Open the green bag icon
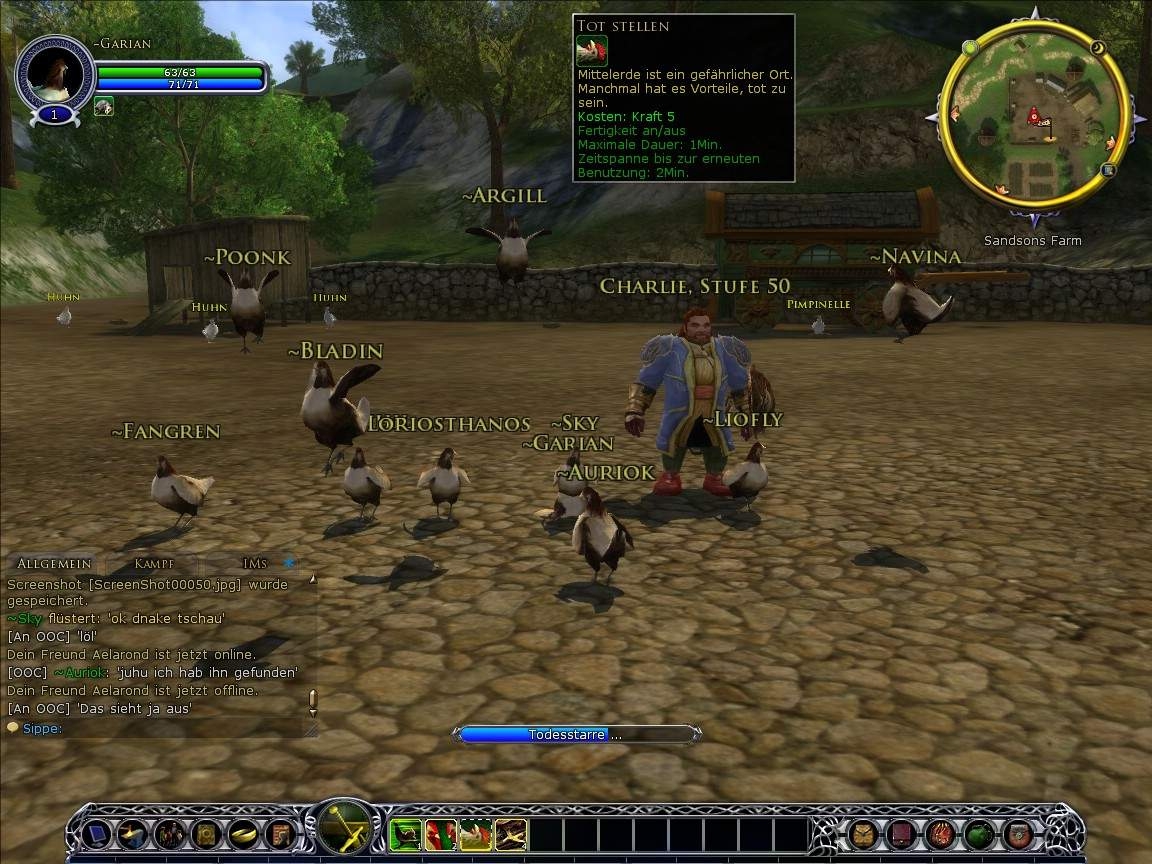 pos(980,833)
